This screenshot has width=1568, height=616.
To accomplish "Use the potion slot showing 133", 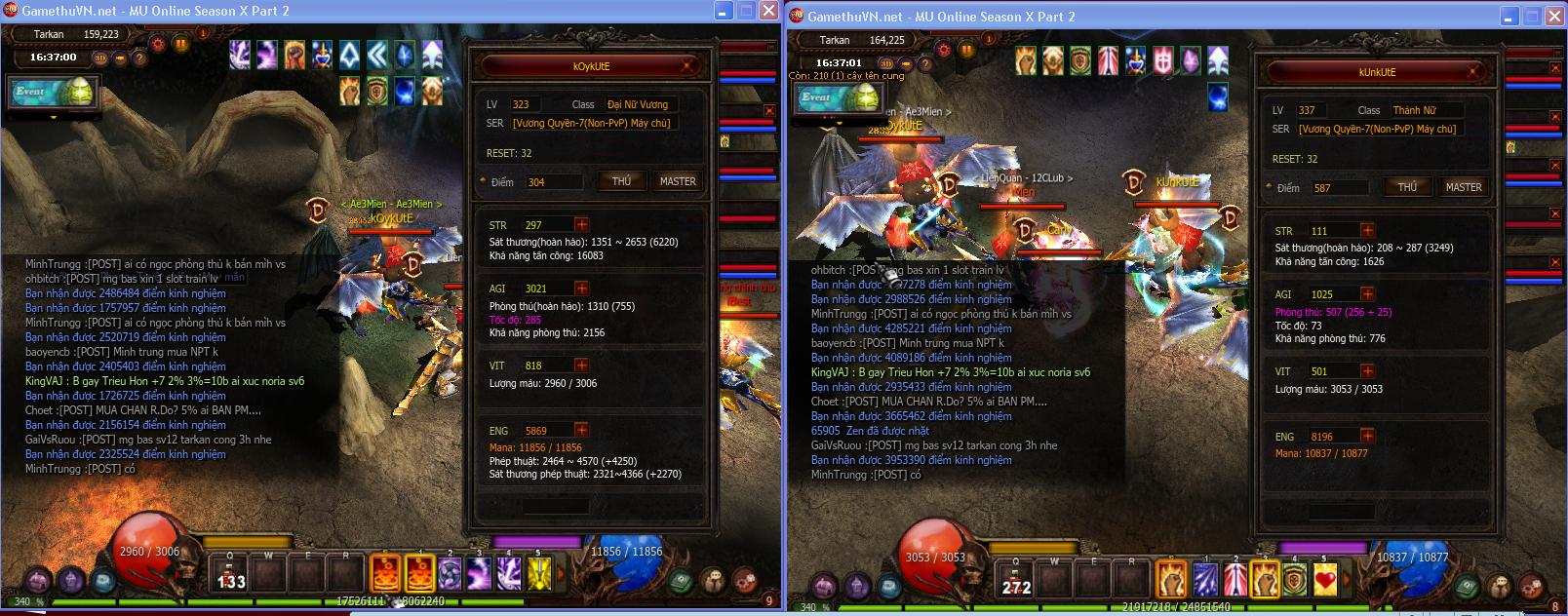I will [231, 575].
